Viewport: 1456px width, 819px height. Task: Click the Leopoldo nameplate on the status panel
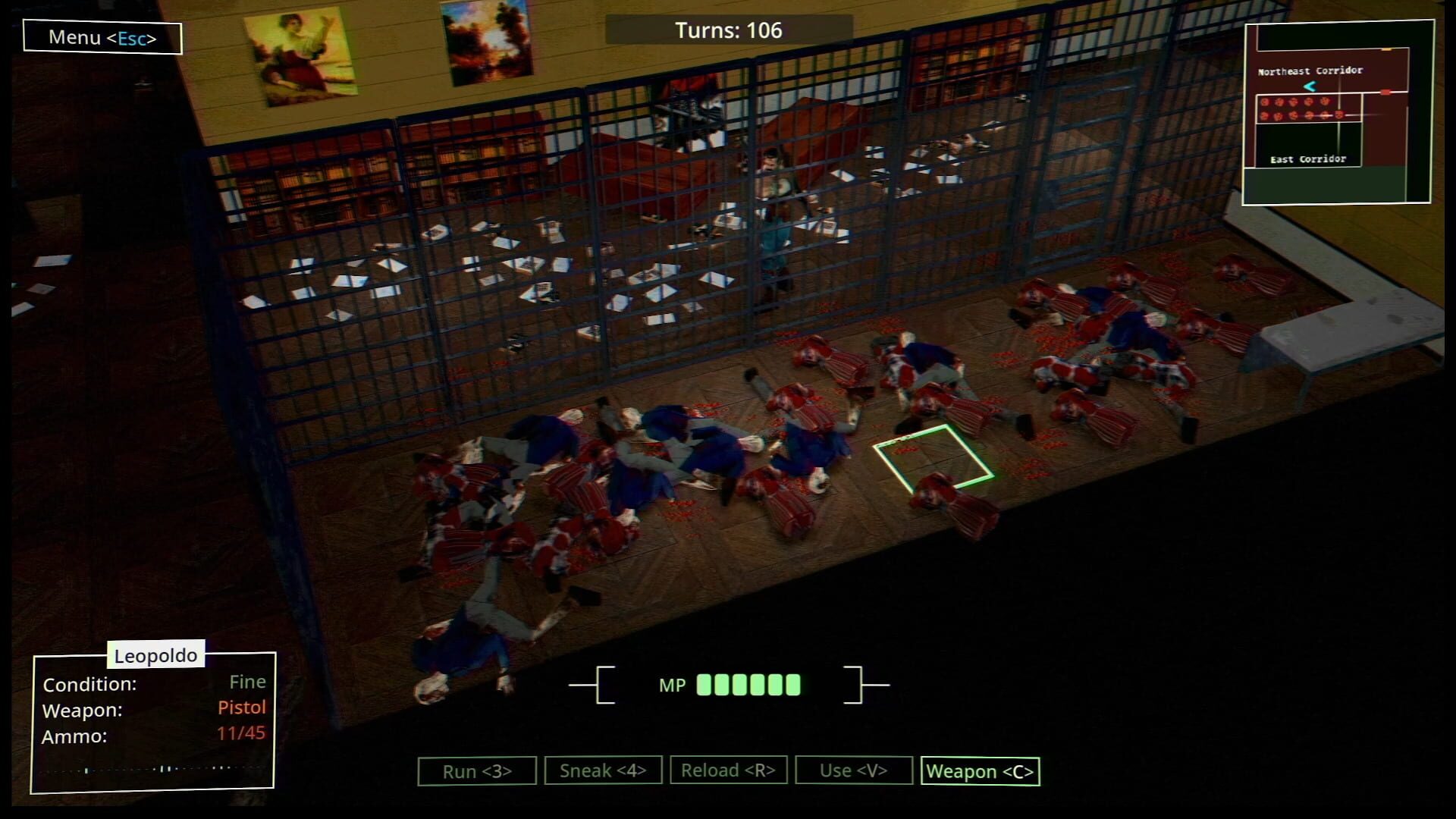click(x=155, y=655)
